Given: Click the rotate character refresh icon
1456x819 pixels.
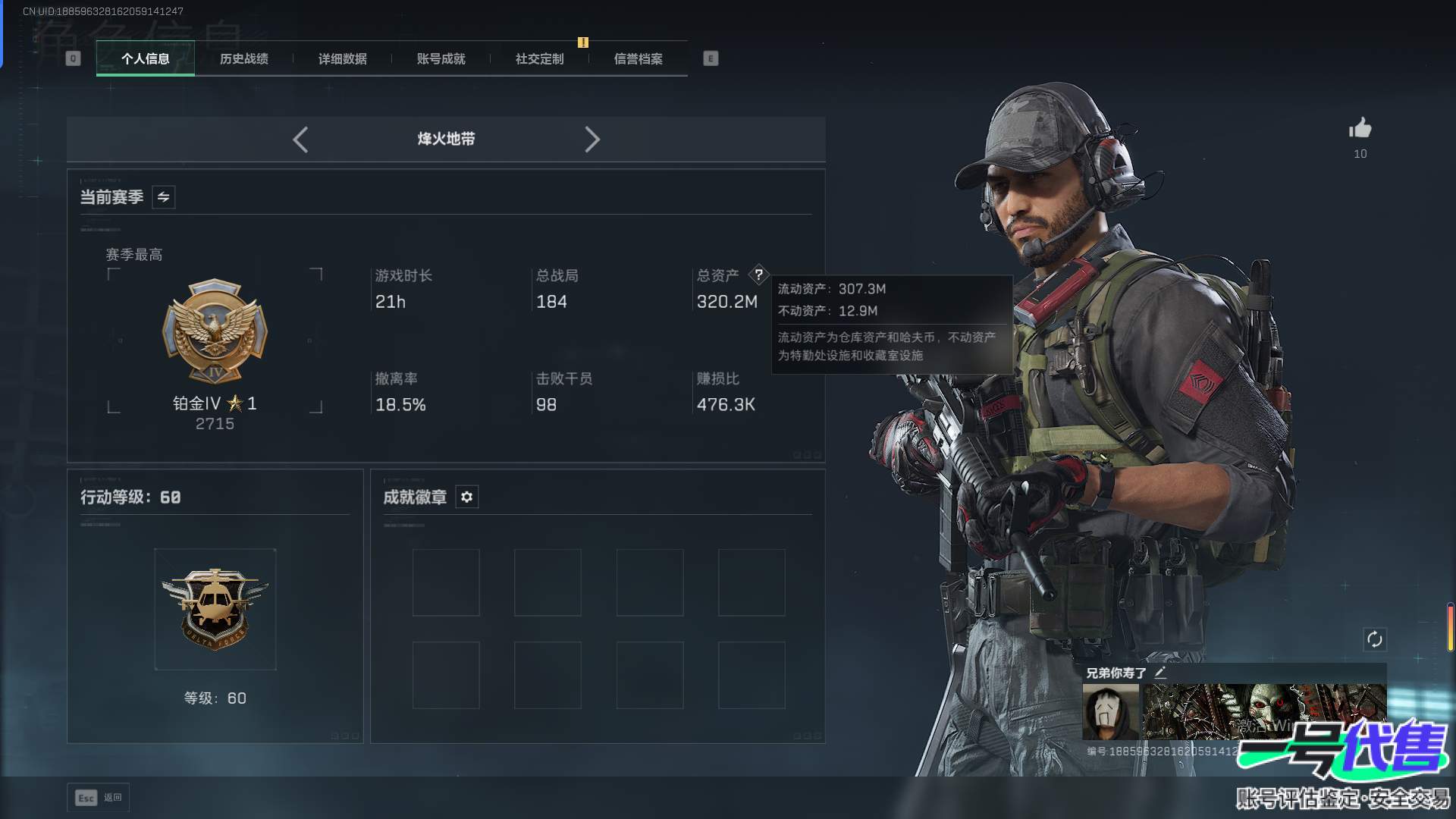Looking at the screenshot, I should (x=1374, y=639).
